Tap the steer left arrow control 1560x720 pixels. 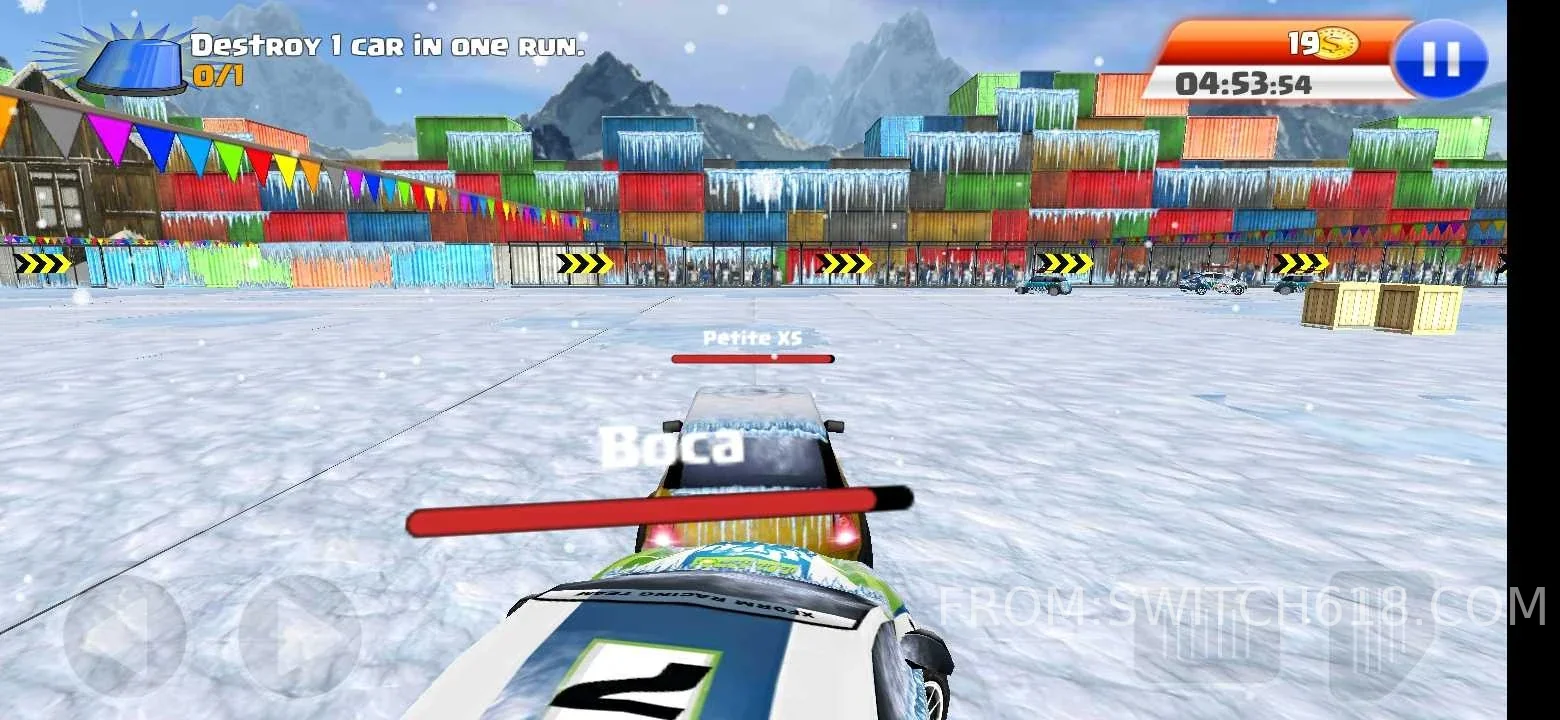(x=124, y=636)
